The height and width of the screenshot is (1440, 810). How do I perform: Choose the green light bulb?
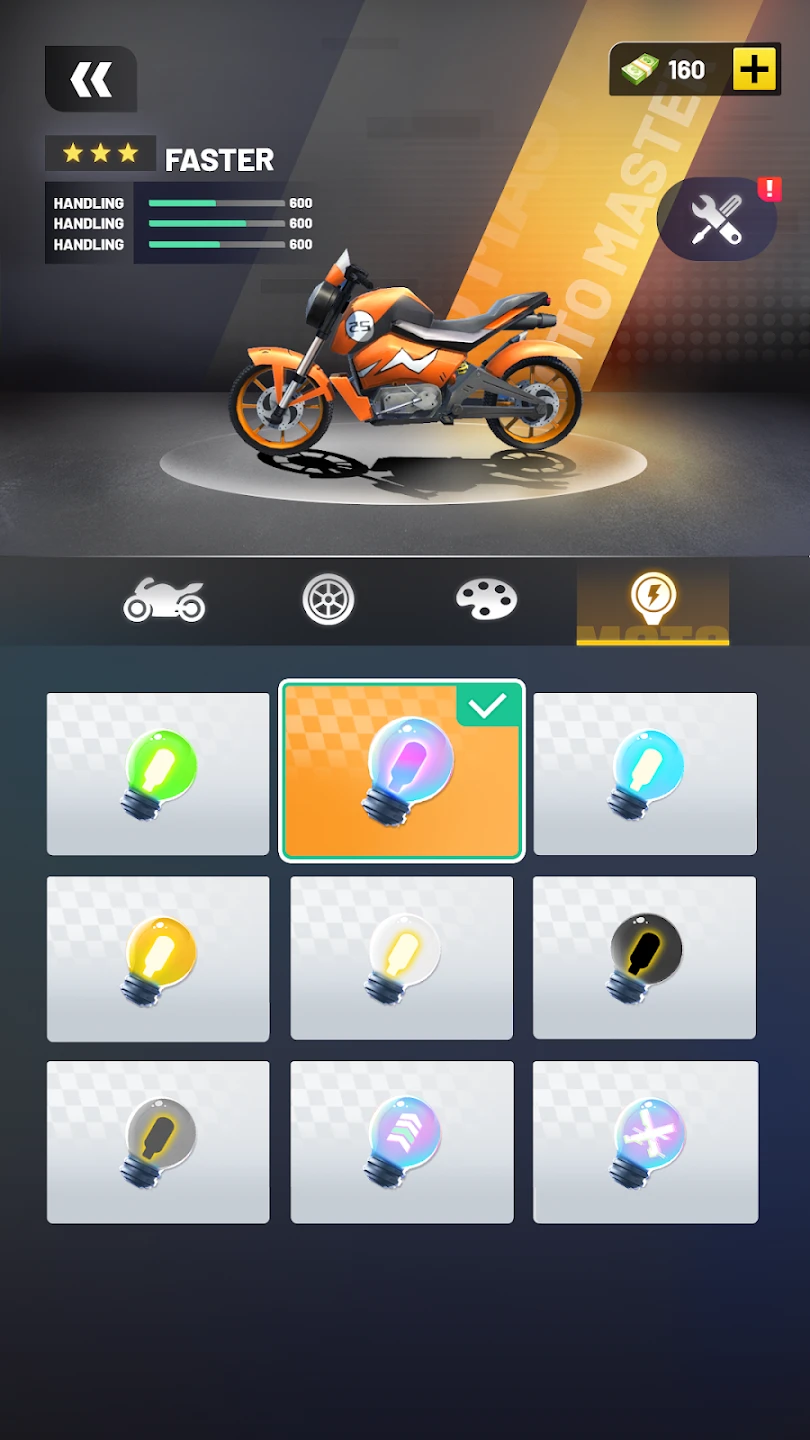[x=158, y=774]
